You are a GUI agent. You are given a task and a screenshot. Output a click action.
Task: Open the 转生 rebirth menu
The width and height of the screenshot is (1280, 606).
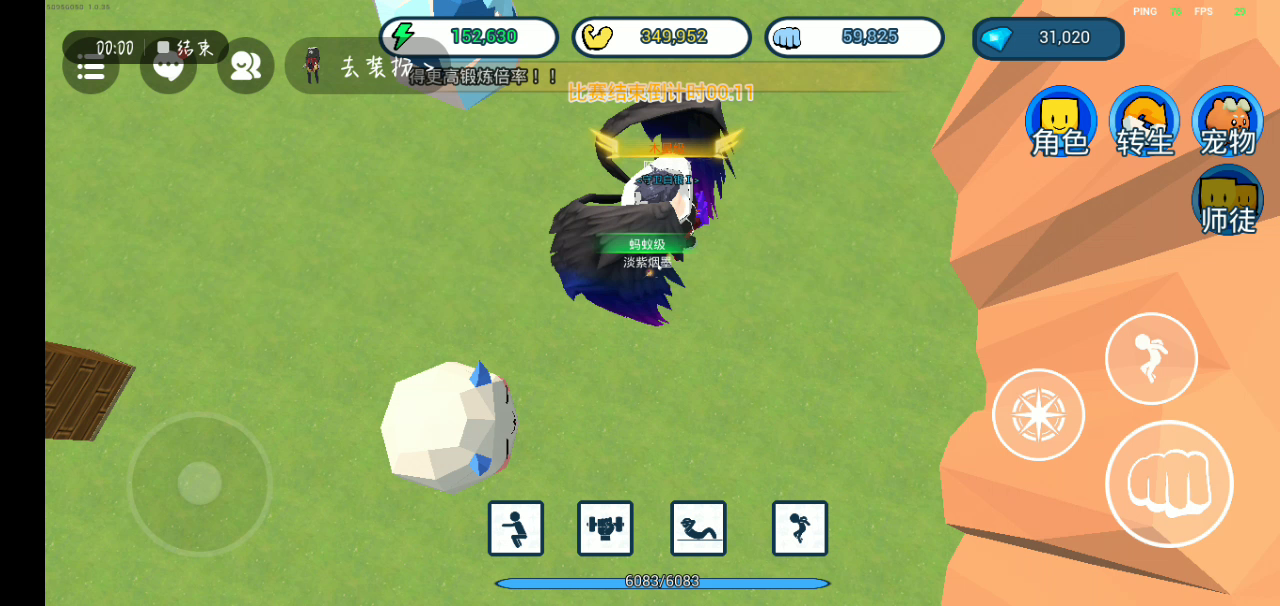(1144, 122)
